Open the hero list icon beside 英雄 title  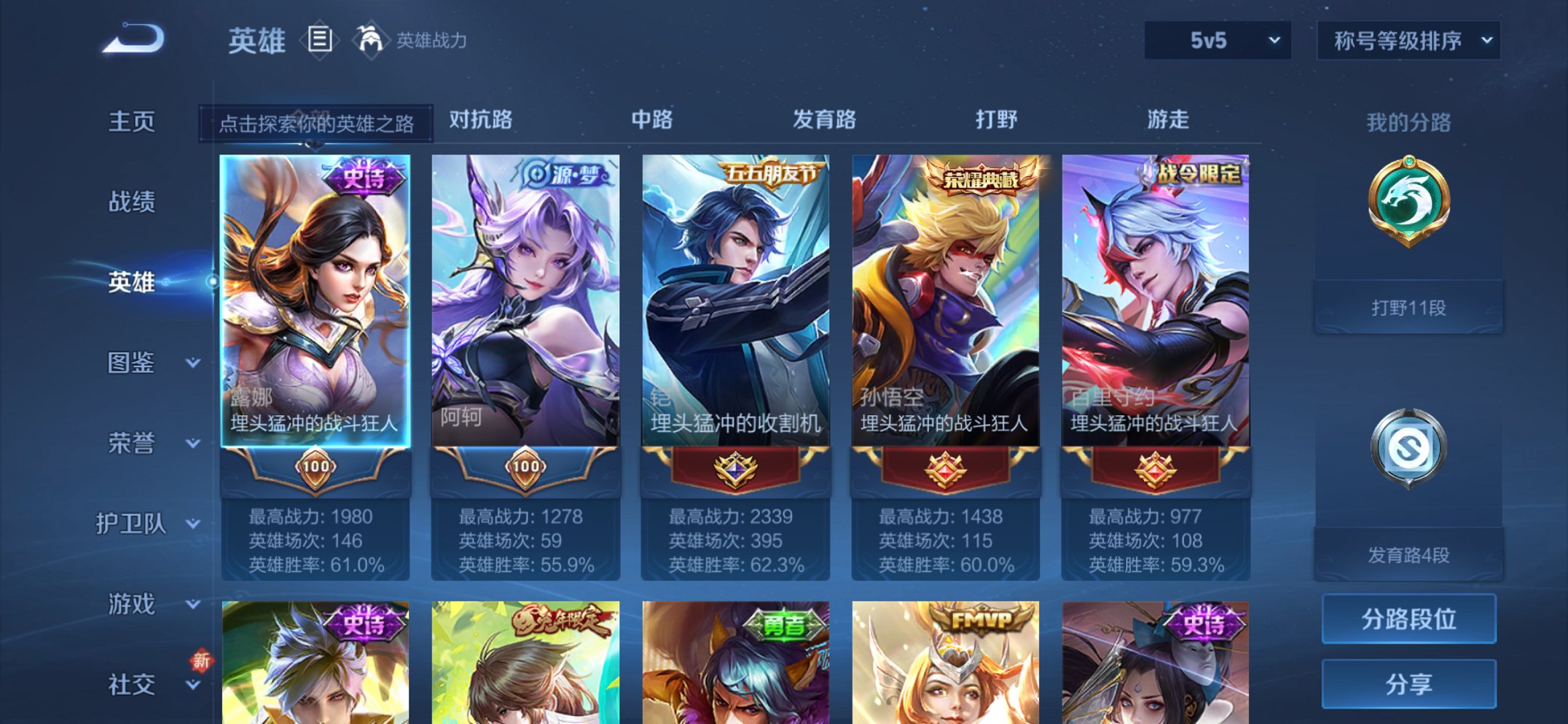321,40
